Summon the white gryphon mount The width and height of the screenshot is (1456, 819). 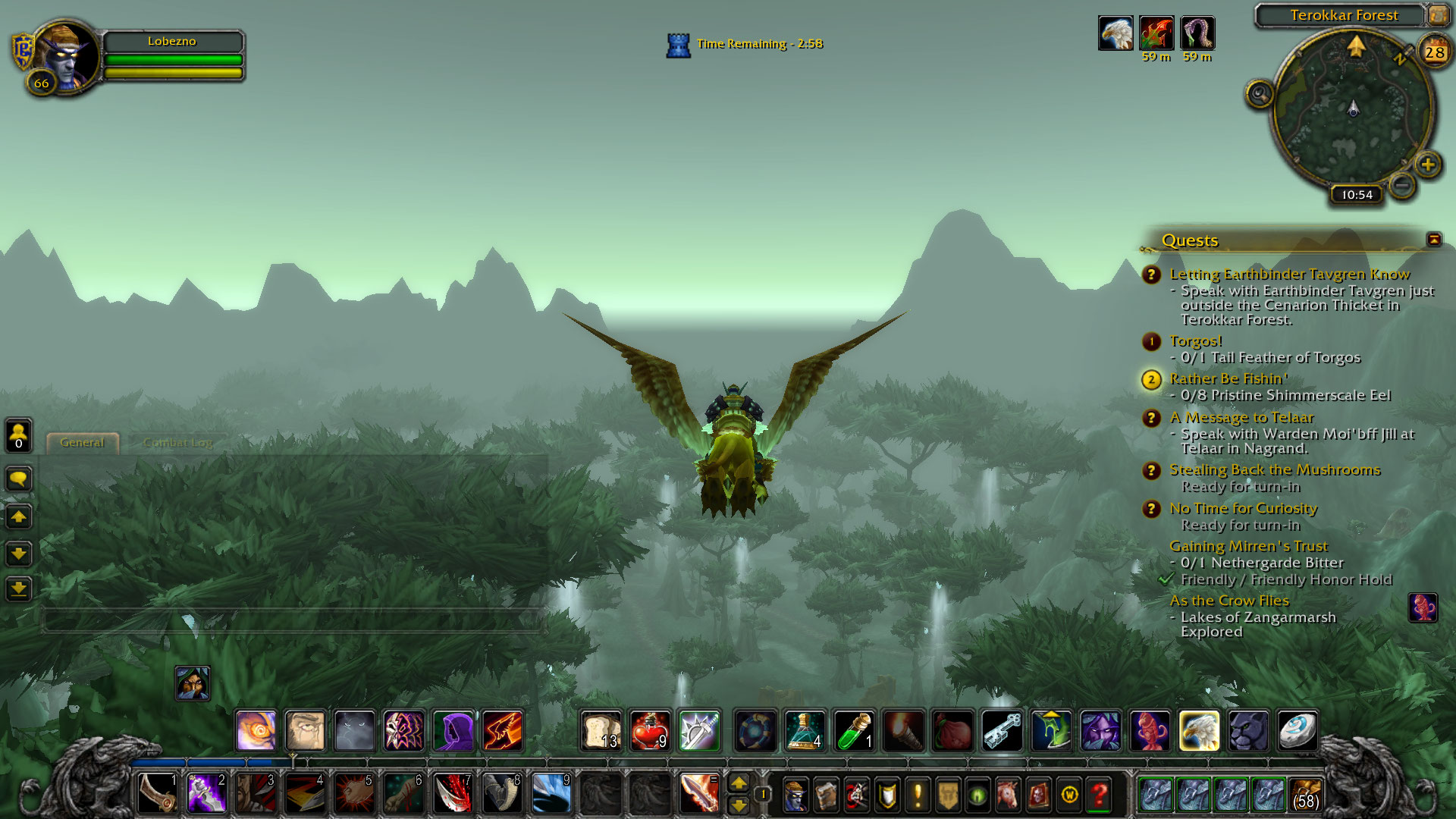point(1199,731)
